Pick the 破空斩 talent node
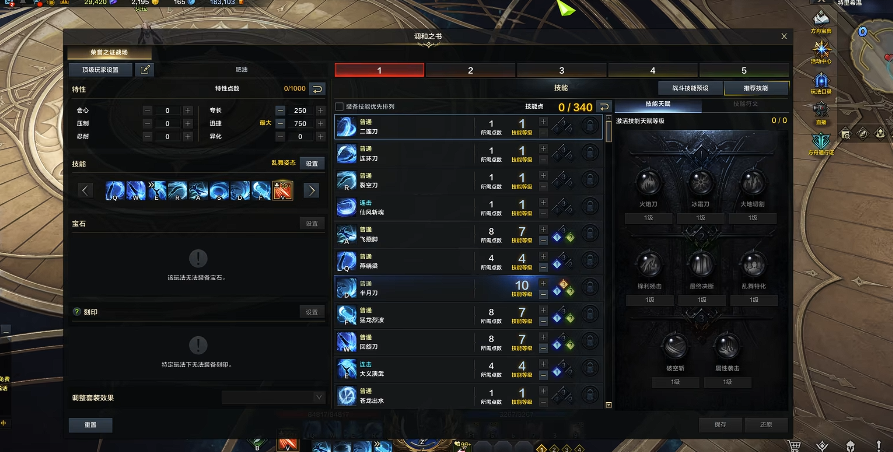The height and width of the screenshot is (452, 893). (x=674, y=346)
